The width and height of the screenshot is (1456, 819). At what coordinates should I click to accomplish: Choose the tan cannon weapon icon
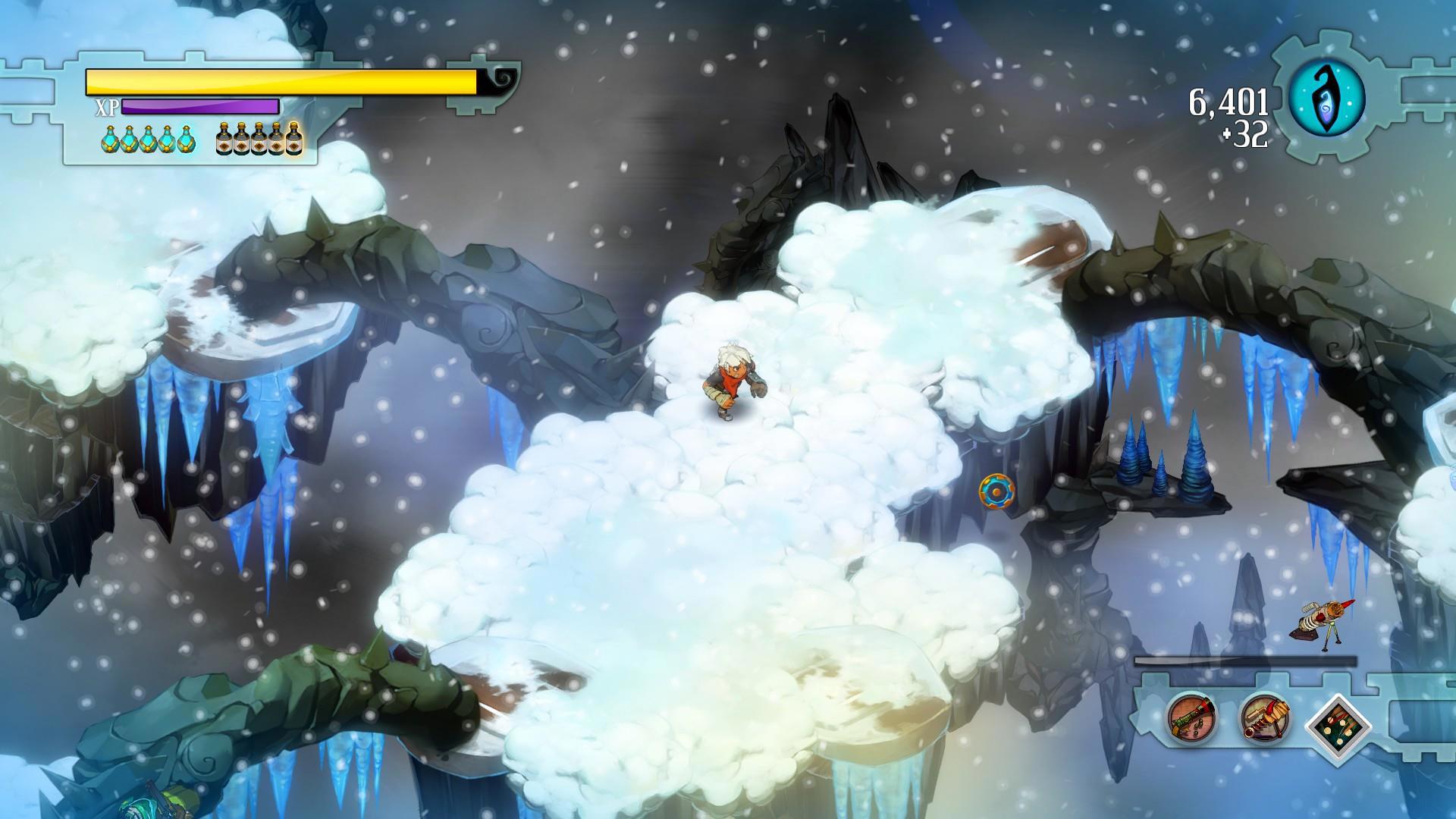click(1265, 718)
